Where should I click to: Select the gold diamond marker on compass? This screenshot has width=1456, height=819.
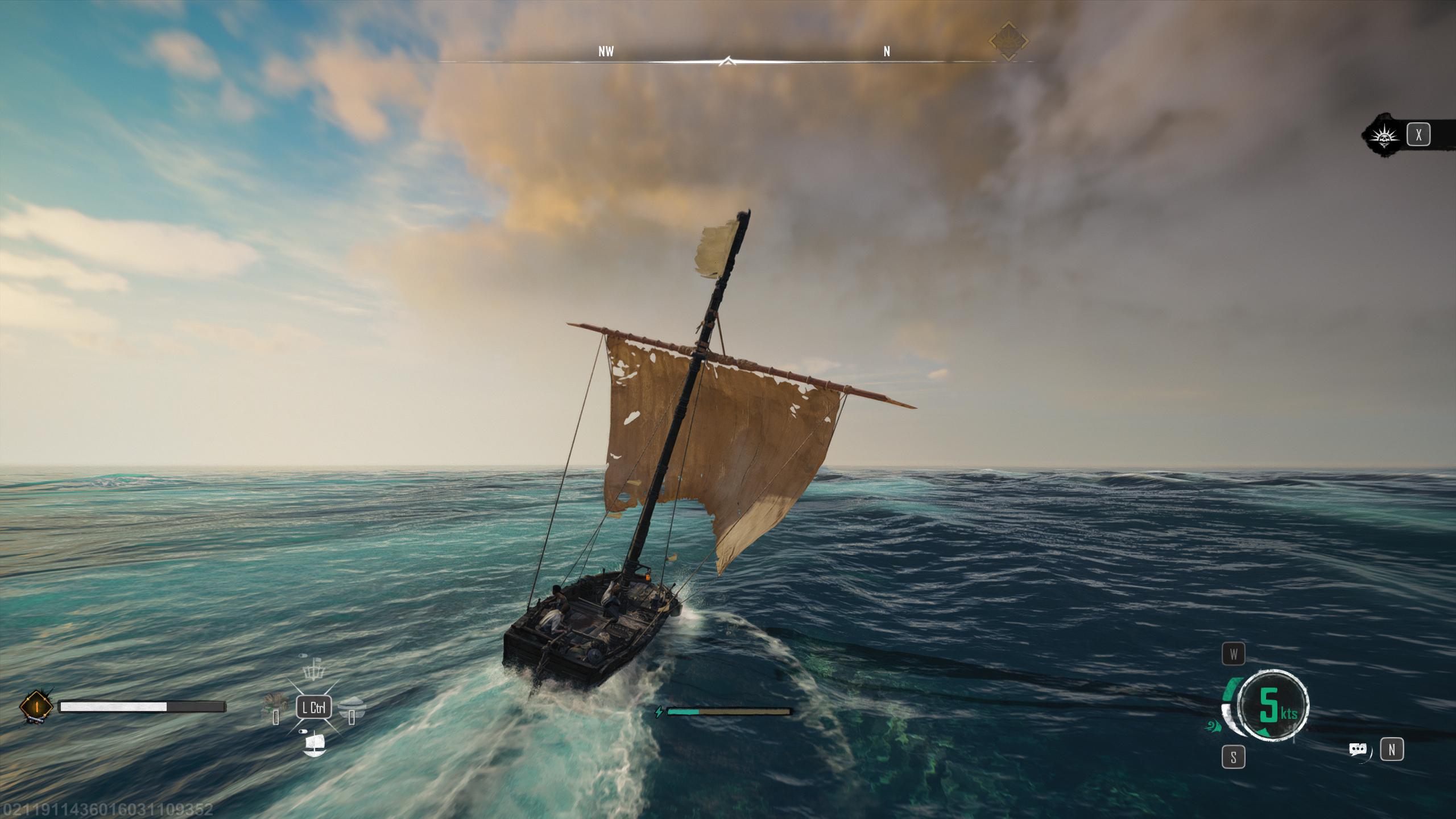1008,41
